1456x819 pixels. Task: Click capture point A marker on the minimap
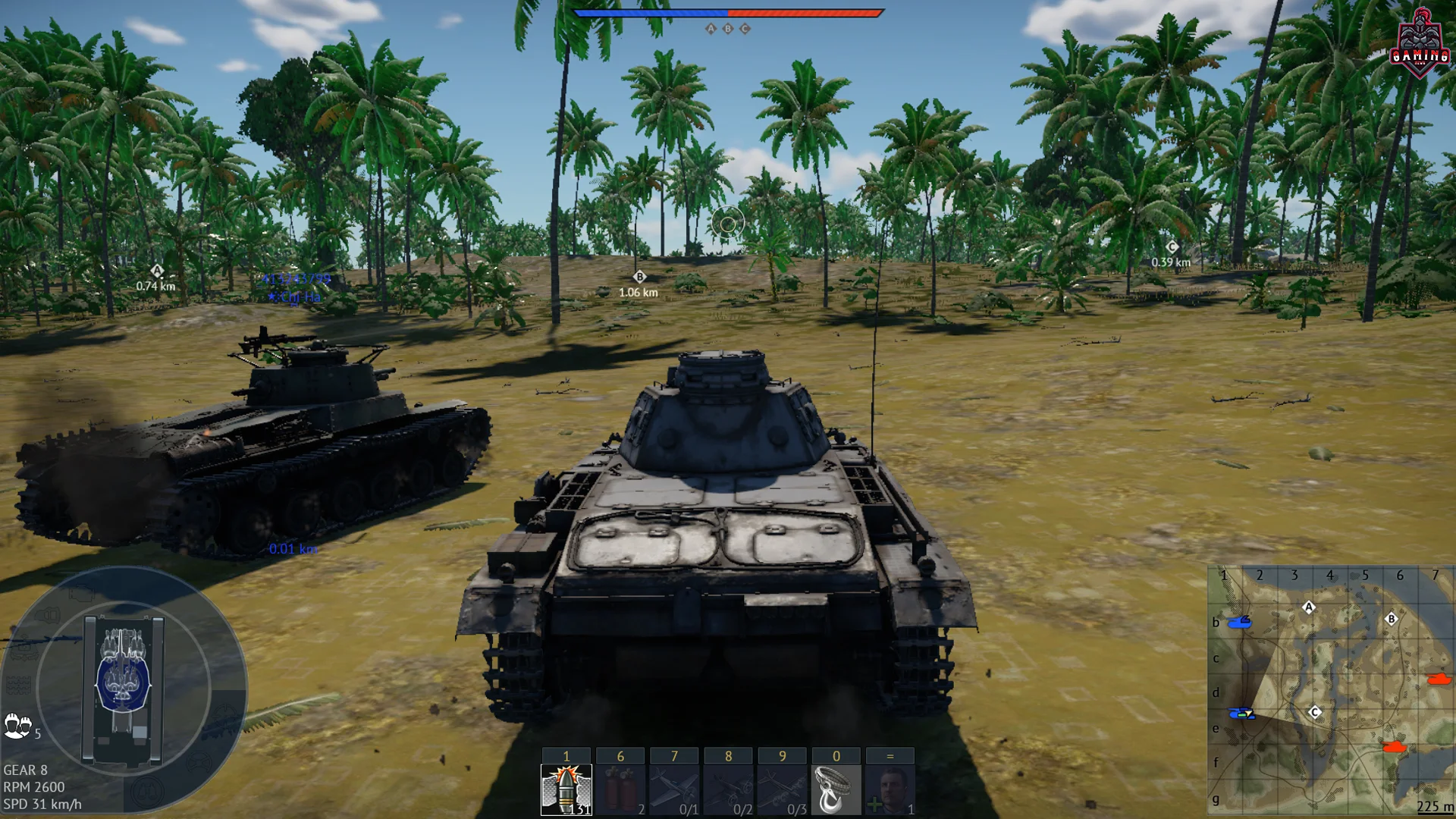click(1308, 606)
